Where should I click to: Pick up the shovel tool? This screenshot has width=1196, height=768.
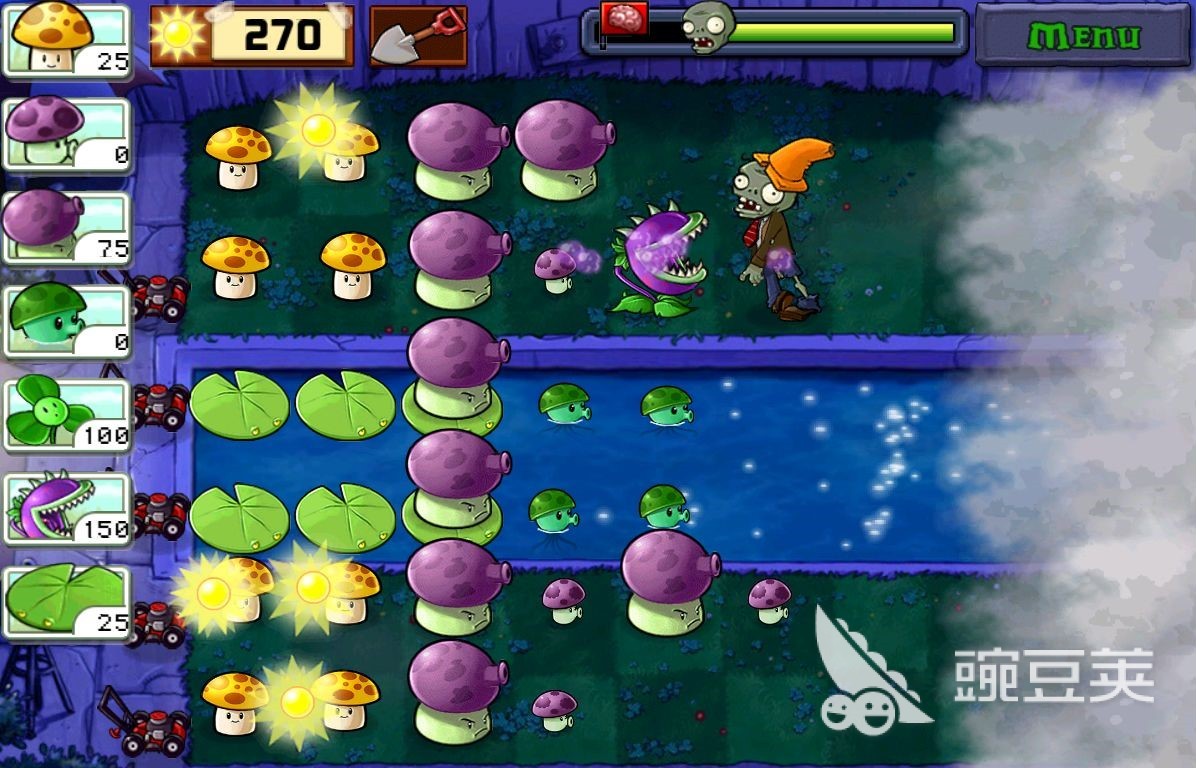[418, 36]
